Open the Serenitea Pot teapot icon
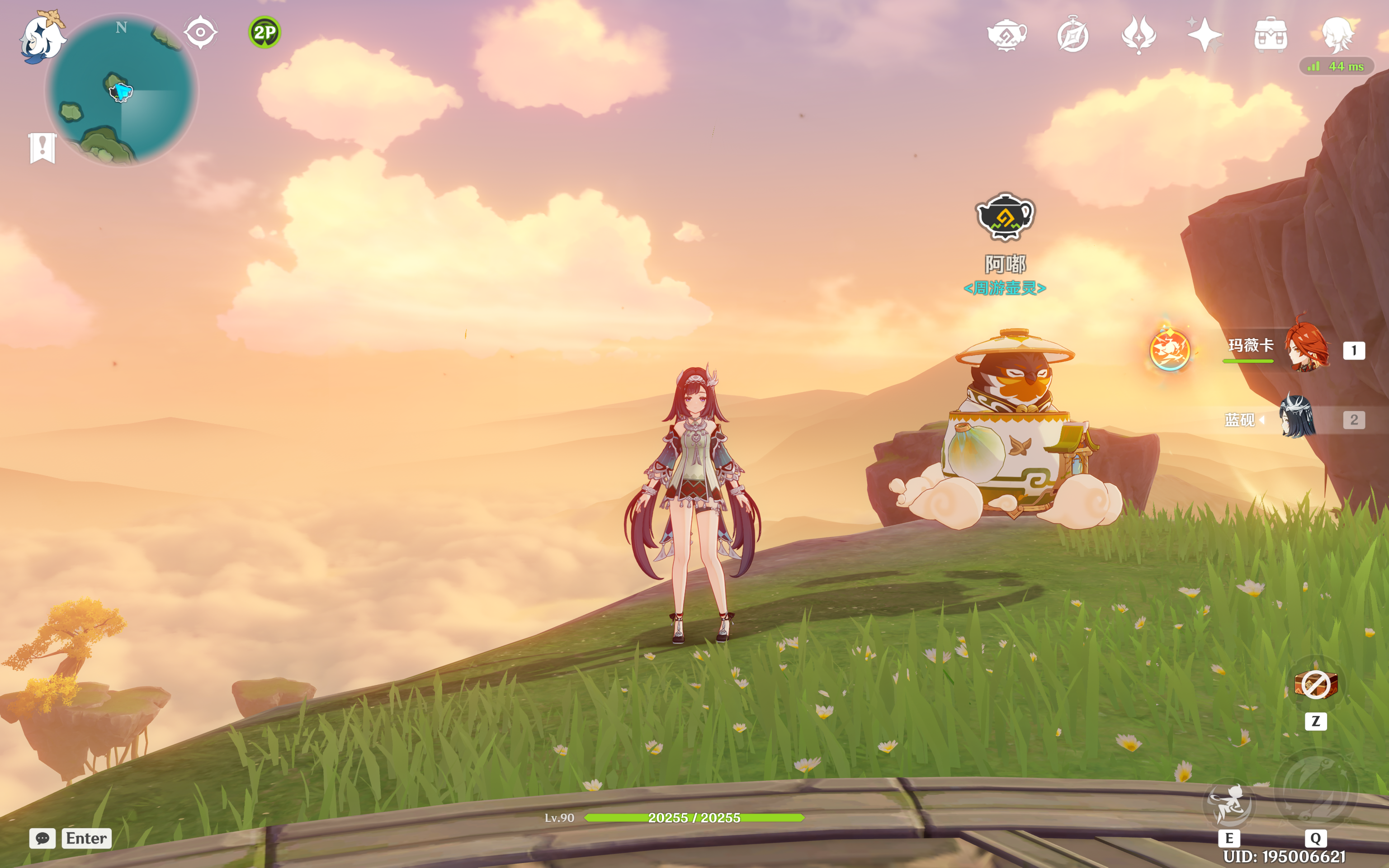The image size is (1389, 868). click(1007, 35)
